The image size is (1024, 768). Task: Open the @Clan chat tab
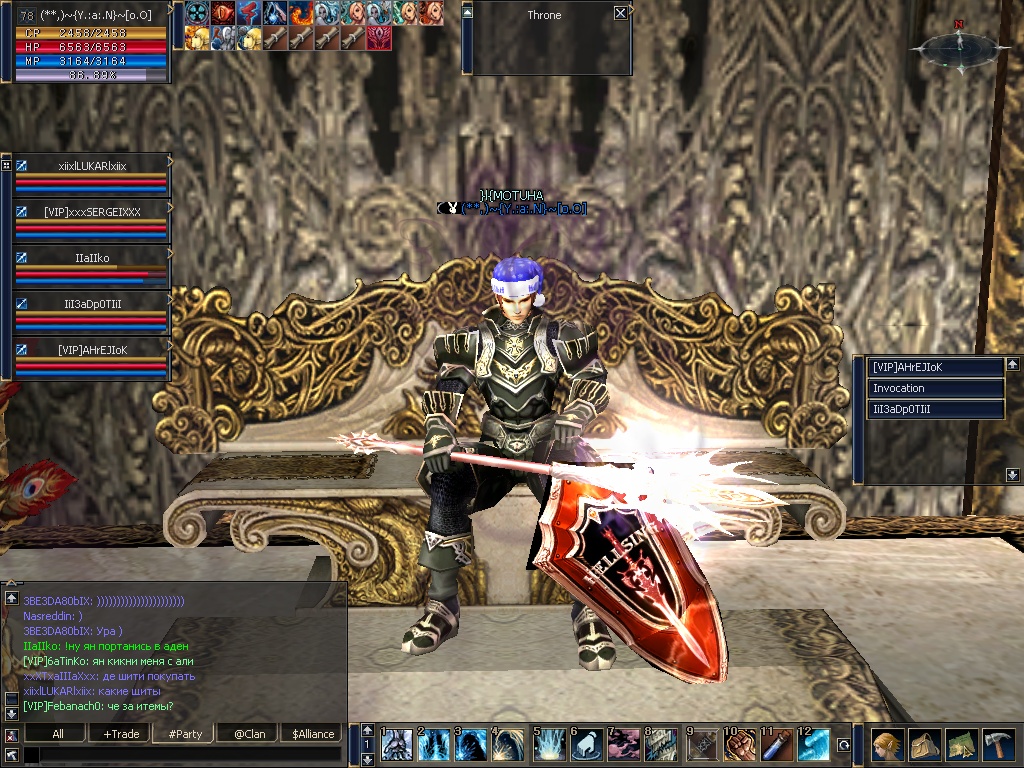click(x=249, y=734)
